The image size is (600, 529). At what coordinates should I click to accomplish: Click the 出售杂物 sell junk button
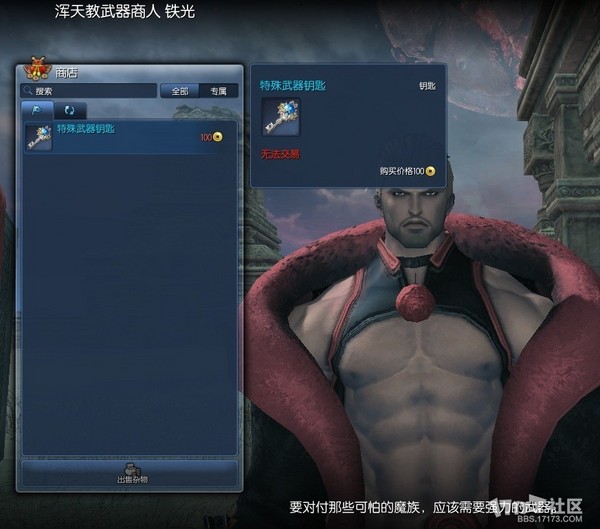131,473
